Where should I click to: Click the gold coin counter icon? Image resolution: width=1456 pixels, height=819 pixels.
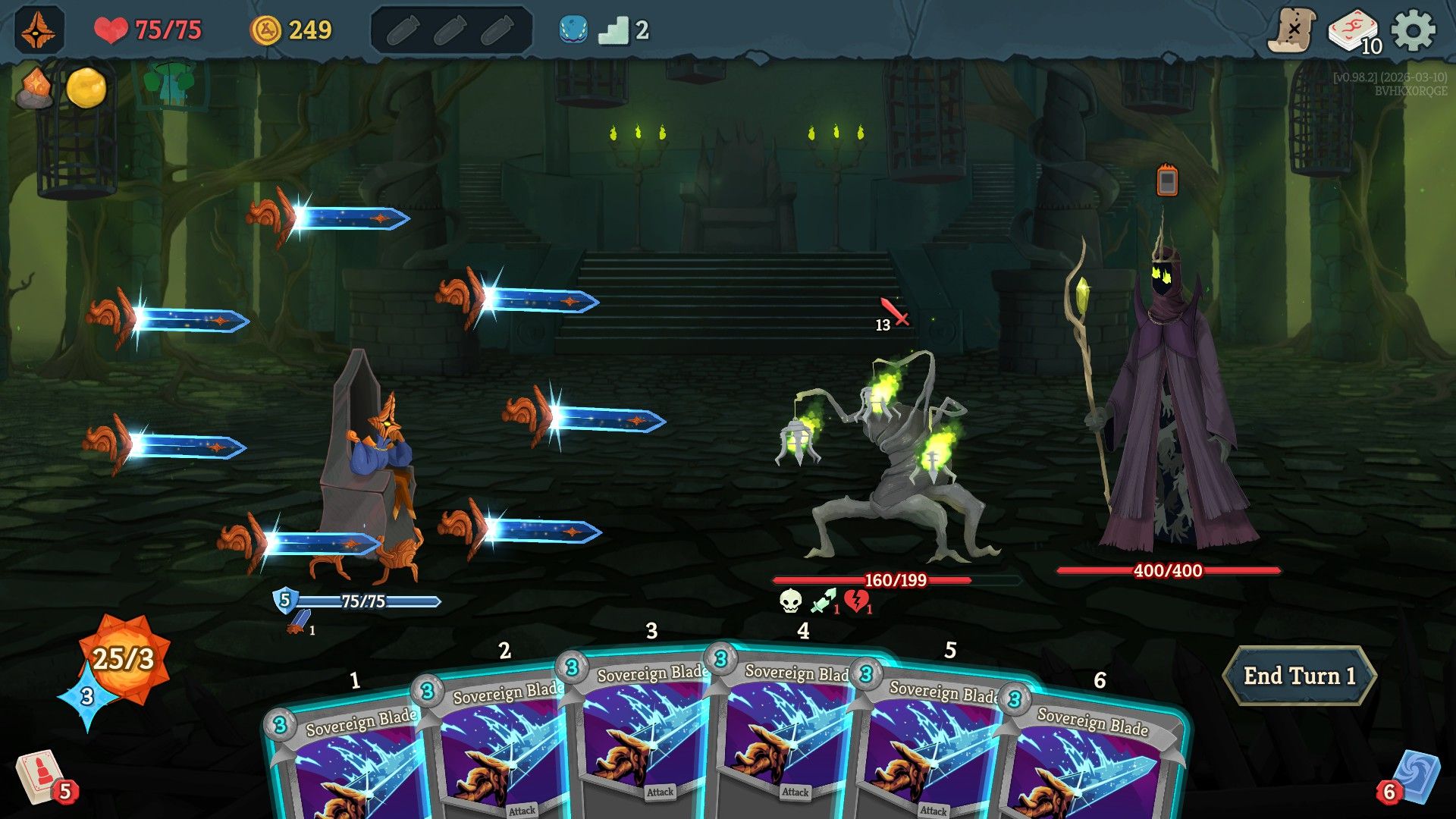click(x=268, y=29)
